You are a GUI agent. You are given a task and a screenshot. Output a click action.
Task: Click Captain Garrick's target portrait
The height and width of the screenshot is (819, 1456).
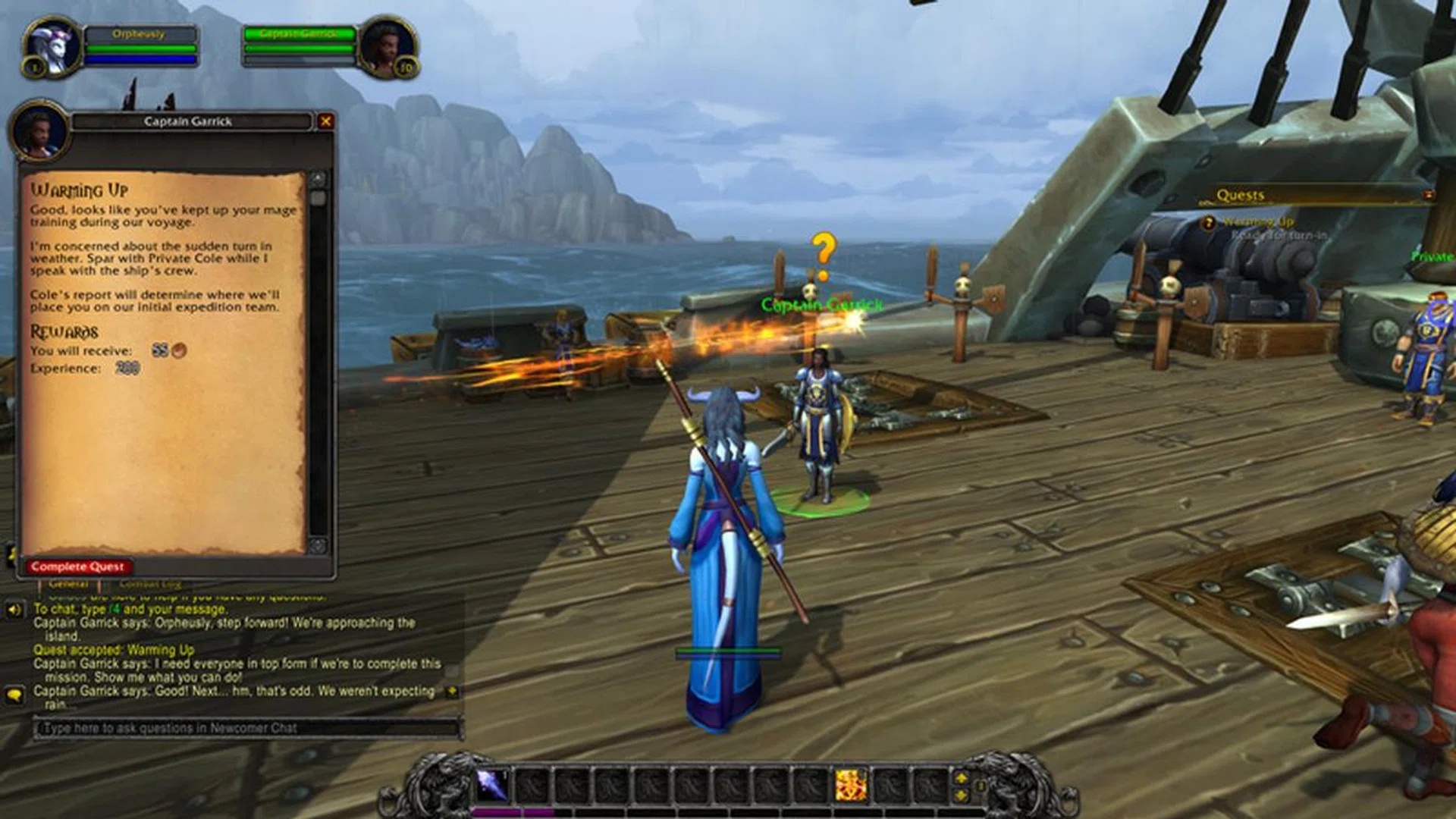point(388,47)
